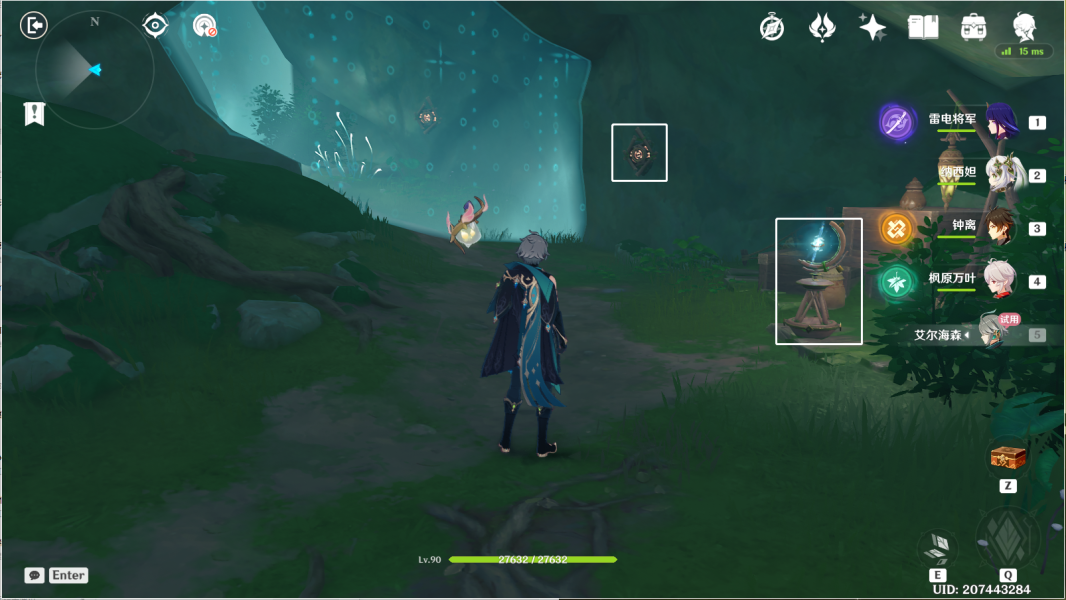The height and width of the screenshot is (600, 1066).
Task: Open the backpack inventory icon
Action: pos(972,27)
